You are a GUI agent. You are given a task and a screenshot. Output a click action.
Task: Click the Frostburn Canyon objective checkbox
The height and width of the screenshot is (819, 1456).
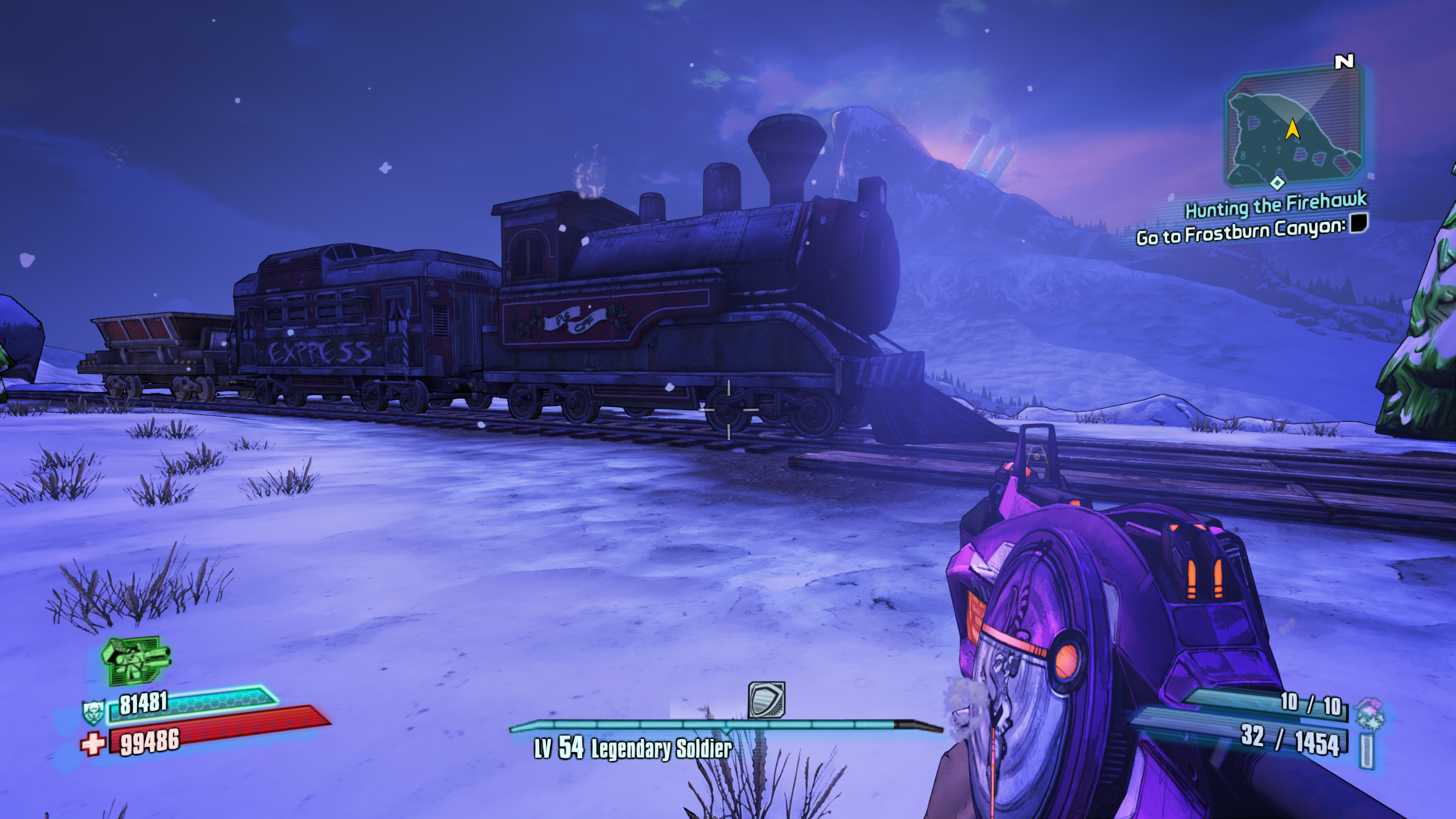click(x=1359, y=222)
